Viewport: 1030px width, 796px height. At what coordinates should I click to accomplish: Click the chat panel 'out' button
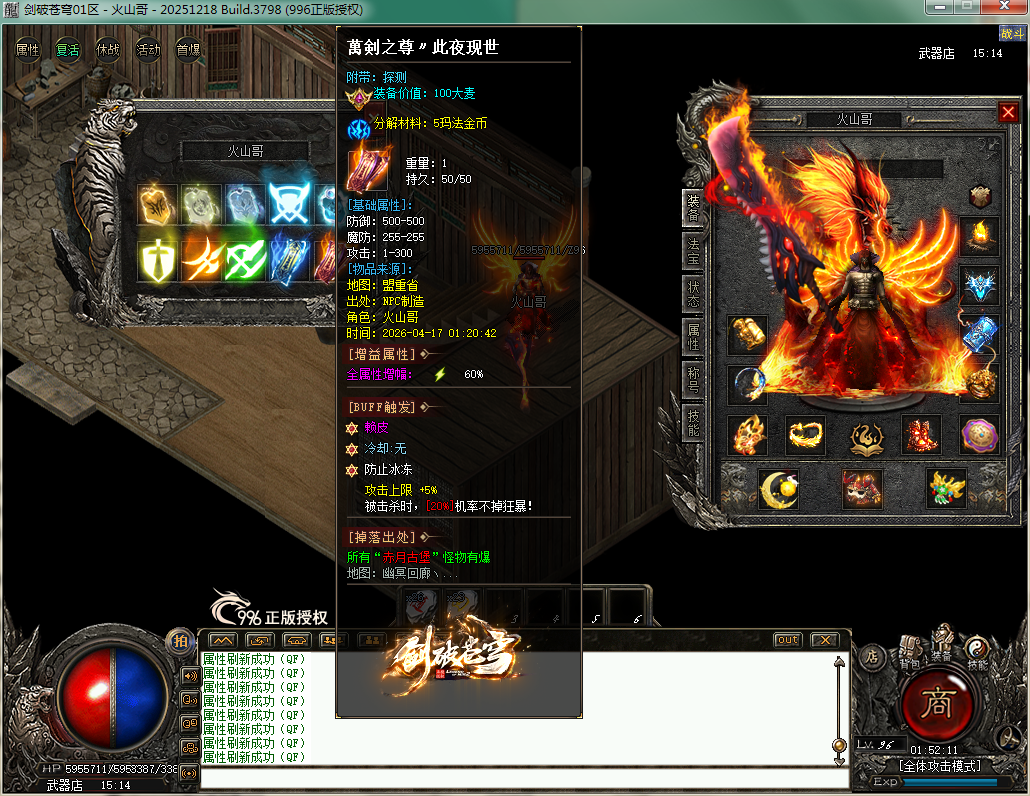pyautogui.click(x=788, y=640)
